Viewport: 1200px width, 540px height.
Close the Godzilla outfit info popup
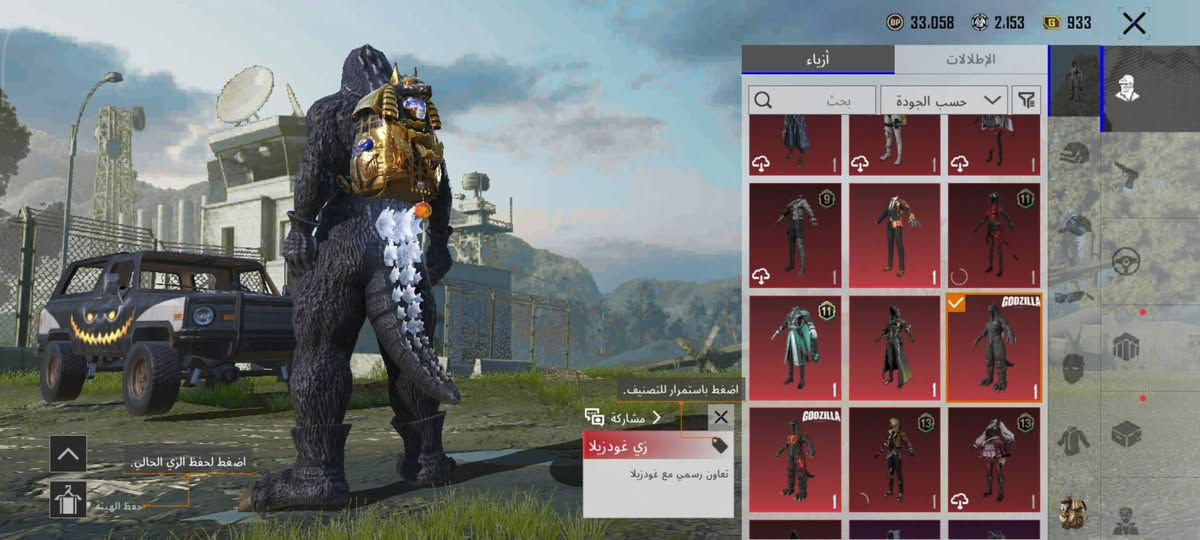[x=720, y=417]
